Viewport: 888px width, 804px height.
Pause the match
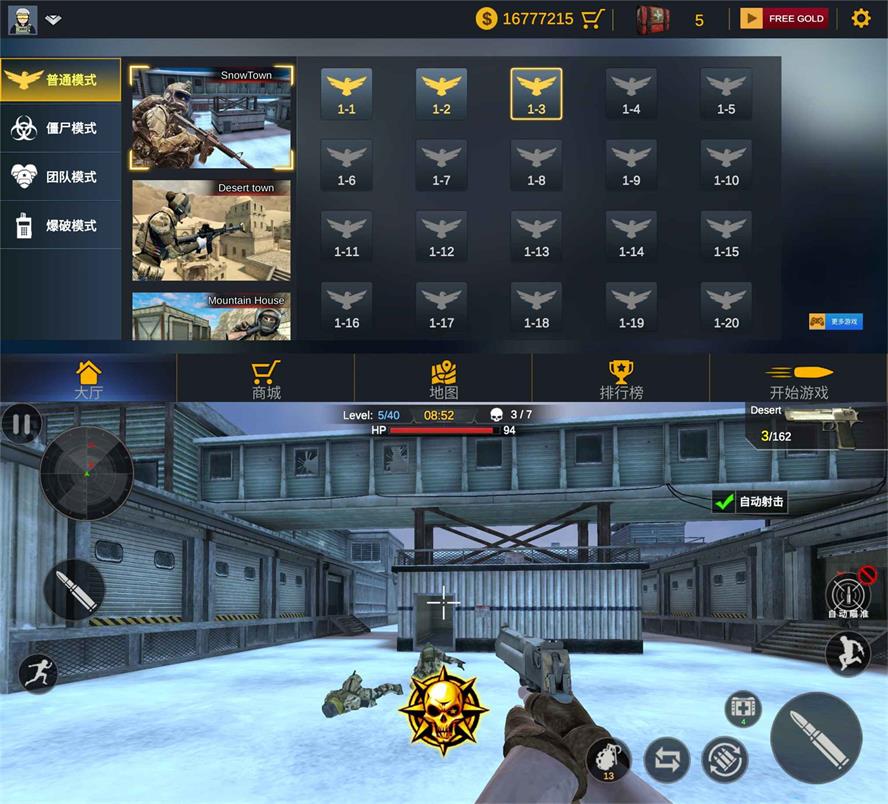[21, 424]
